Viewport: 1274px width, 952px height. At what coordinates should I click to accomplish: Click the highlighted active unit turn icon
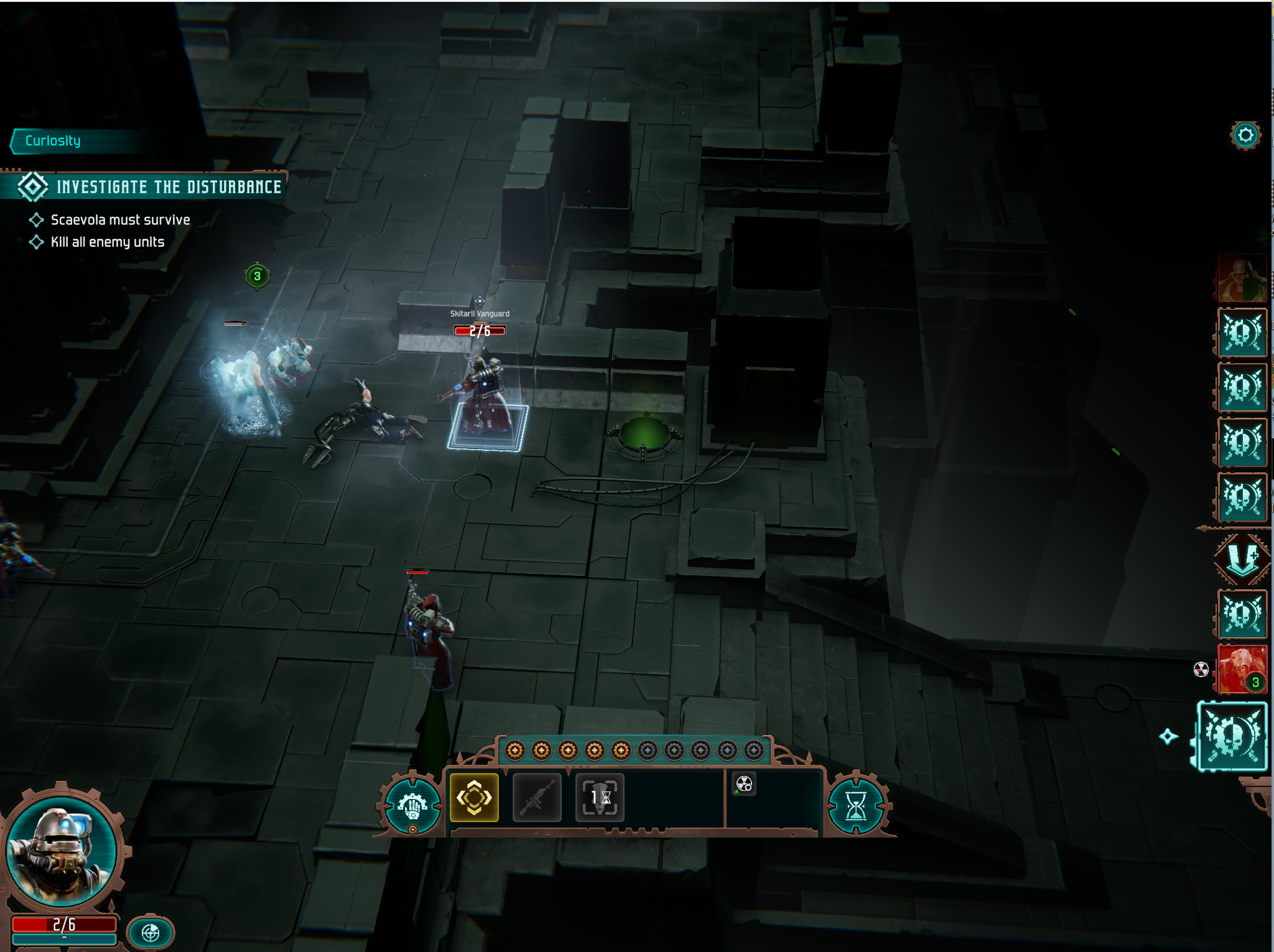1232,737
